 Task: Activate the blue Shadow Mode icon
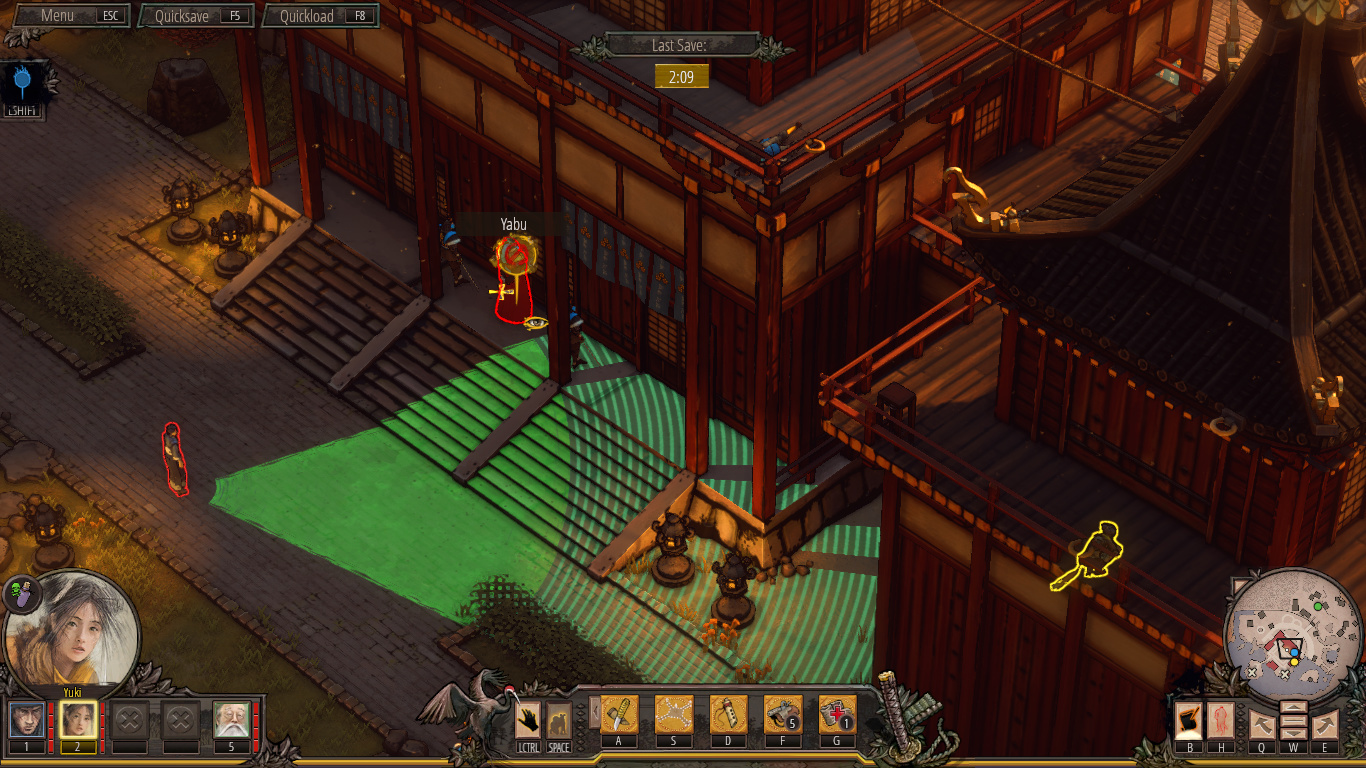click(x=26, y=86)
